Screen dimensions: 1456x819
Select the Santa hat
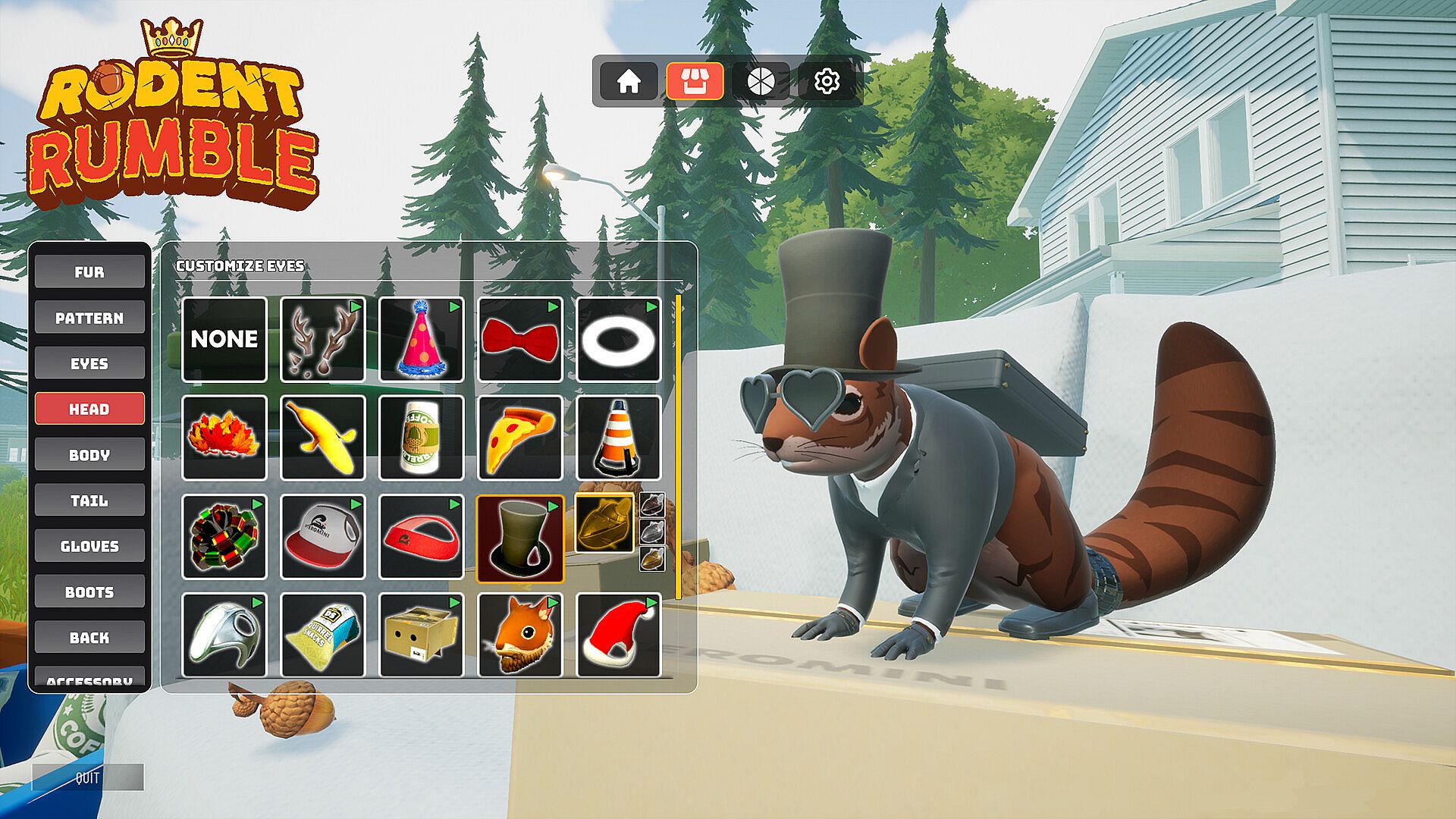point(619,635)
